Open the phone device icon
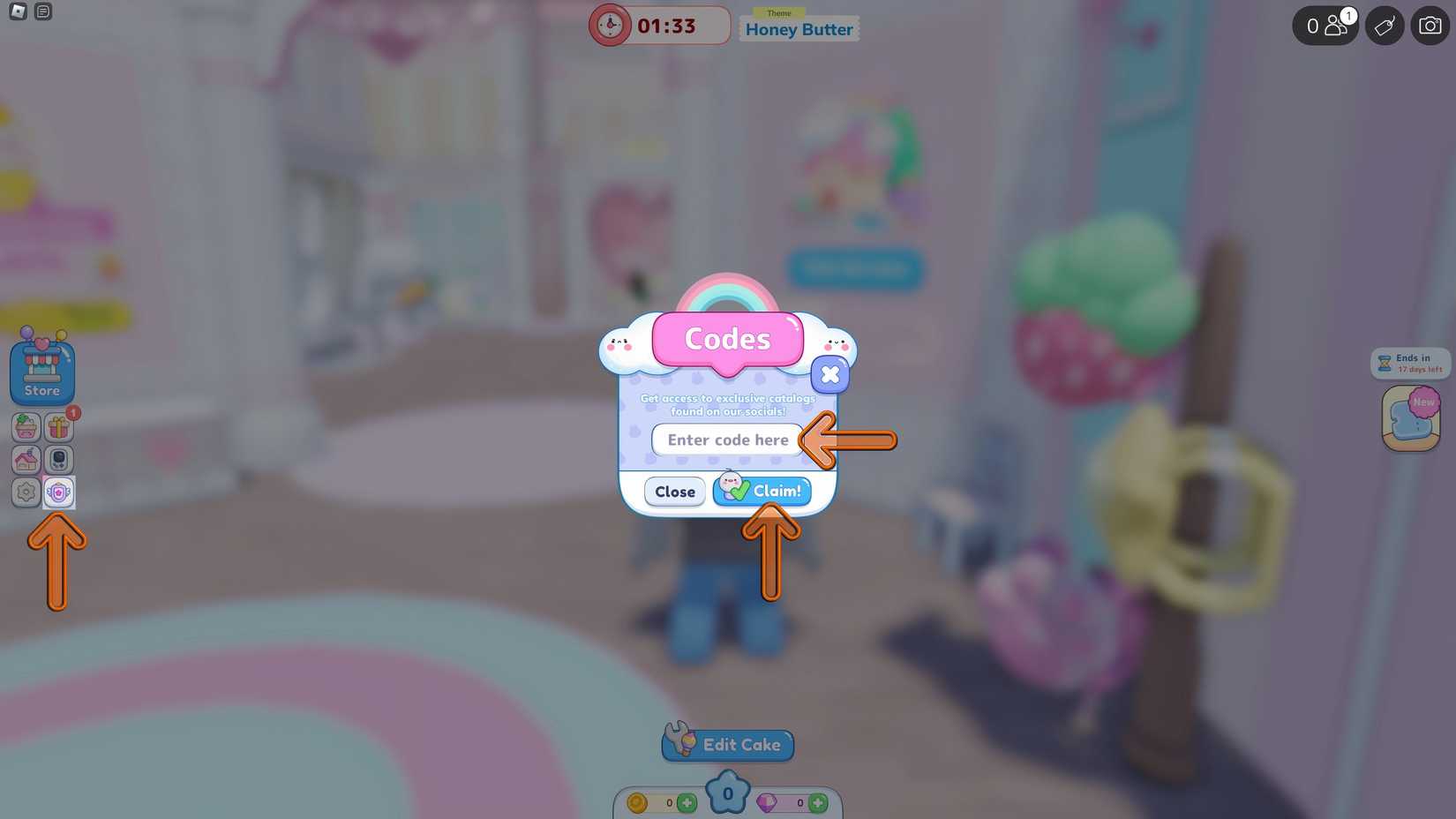 tap(58, 460)
